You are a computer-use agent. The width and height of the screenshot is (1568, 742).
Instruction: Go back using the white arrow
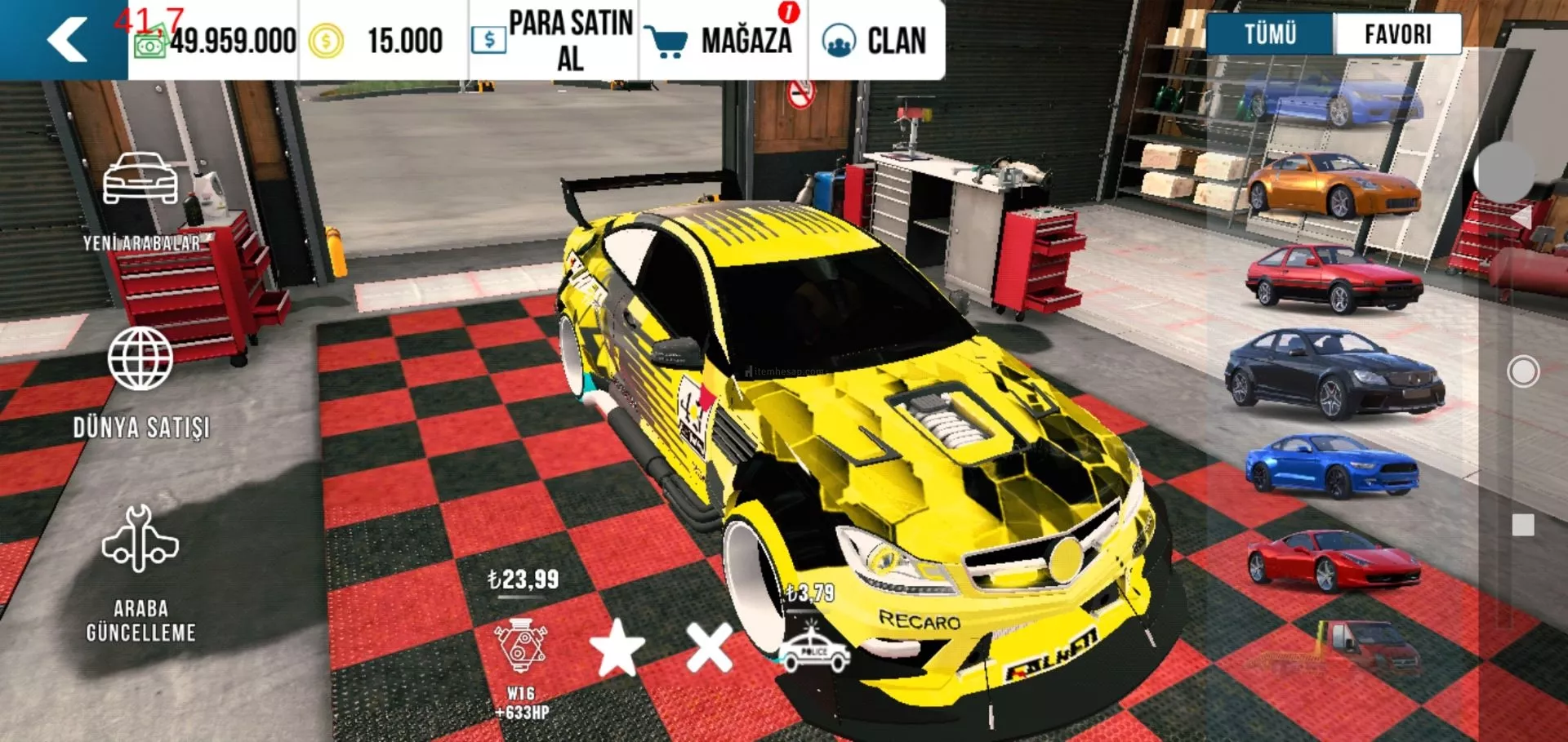click(67, 39)
